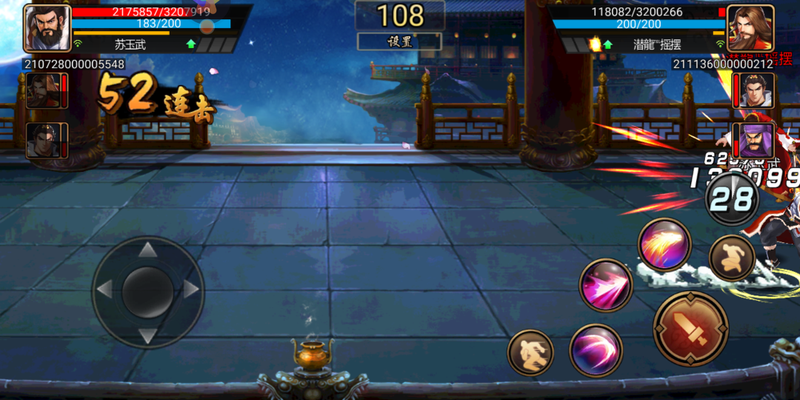Tap the running figure dash button

pos(531,354)
